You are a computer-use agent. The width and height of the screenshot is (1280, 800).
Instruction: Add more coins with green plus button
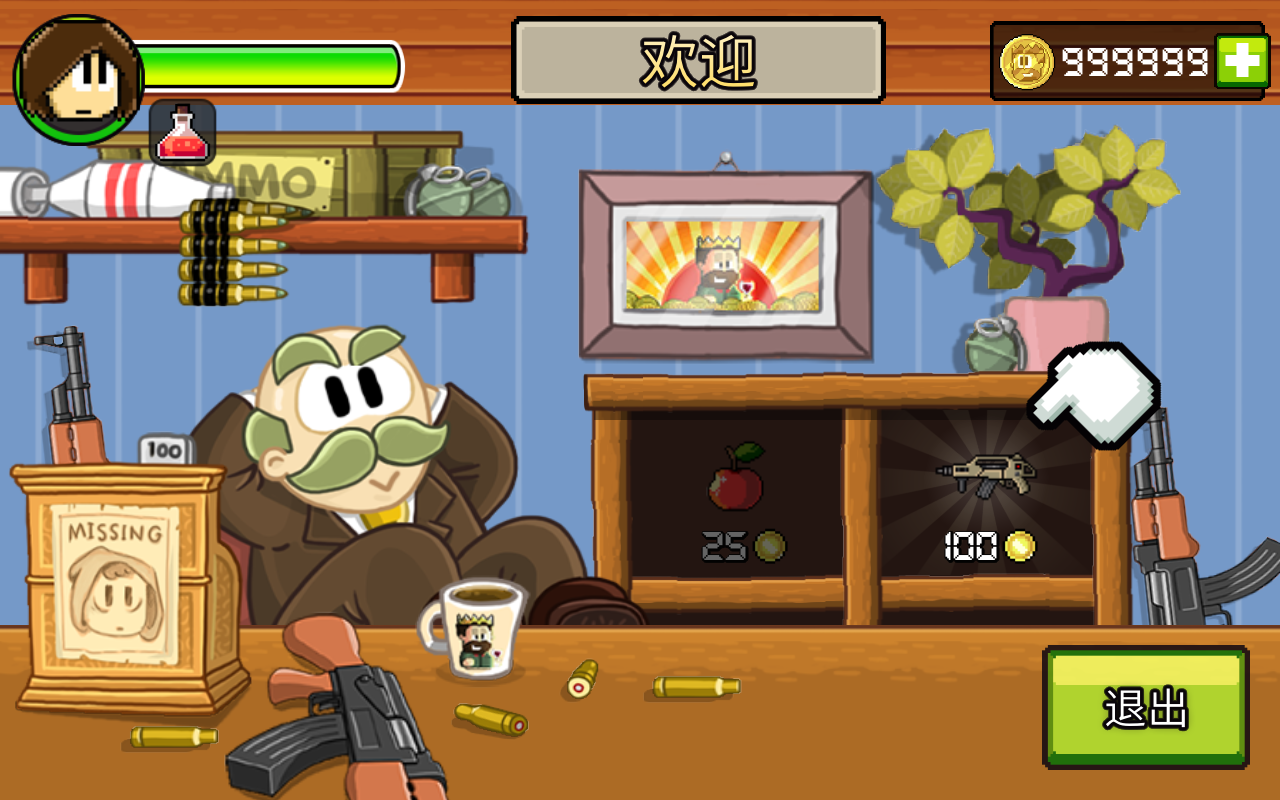(x=1241, y=62)
